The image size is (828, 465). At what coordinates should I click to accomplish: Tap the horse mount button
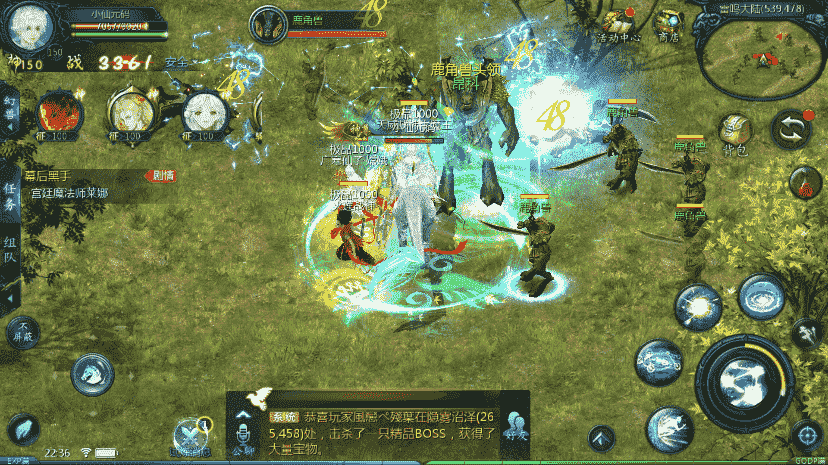92,375
